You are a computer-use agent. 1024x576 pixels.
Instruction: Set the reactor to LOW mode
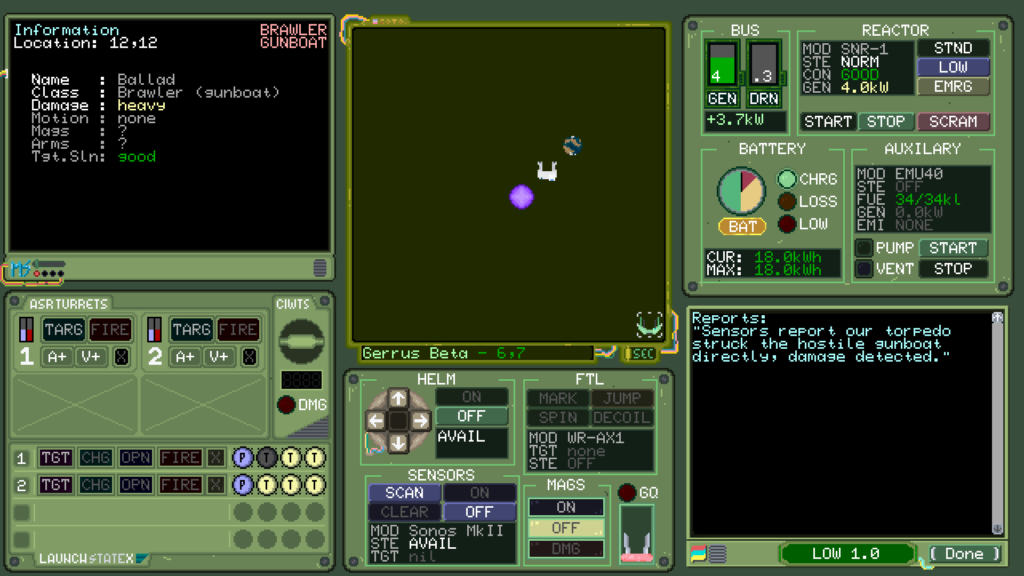[952, 67]
